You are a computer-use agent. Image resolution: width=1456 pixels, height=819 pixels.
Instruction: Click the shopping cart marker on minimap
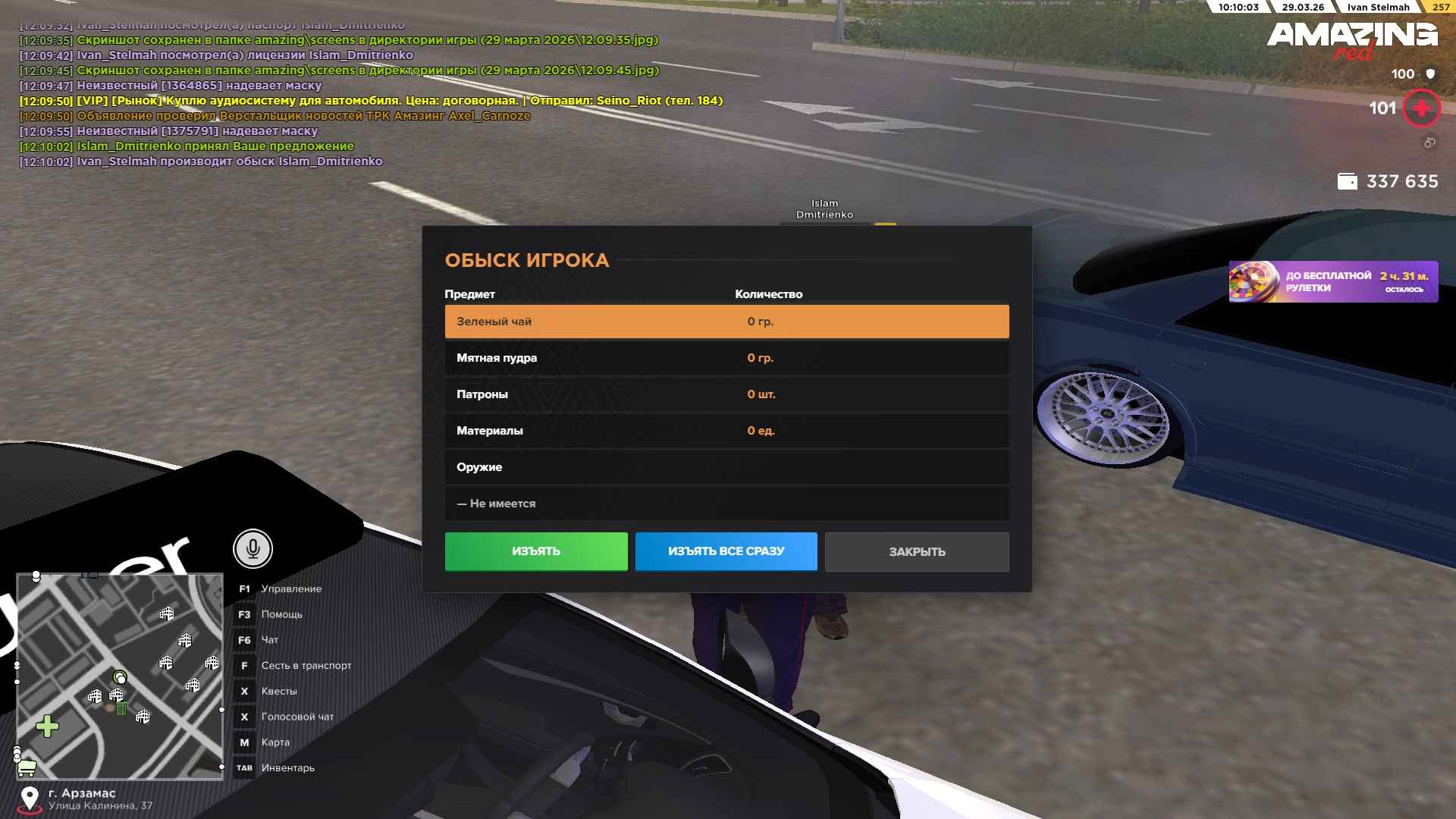pos(27,768)
